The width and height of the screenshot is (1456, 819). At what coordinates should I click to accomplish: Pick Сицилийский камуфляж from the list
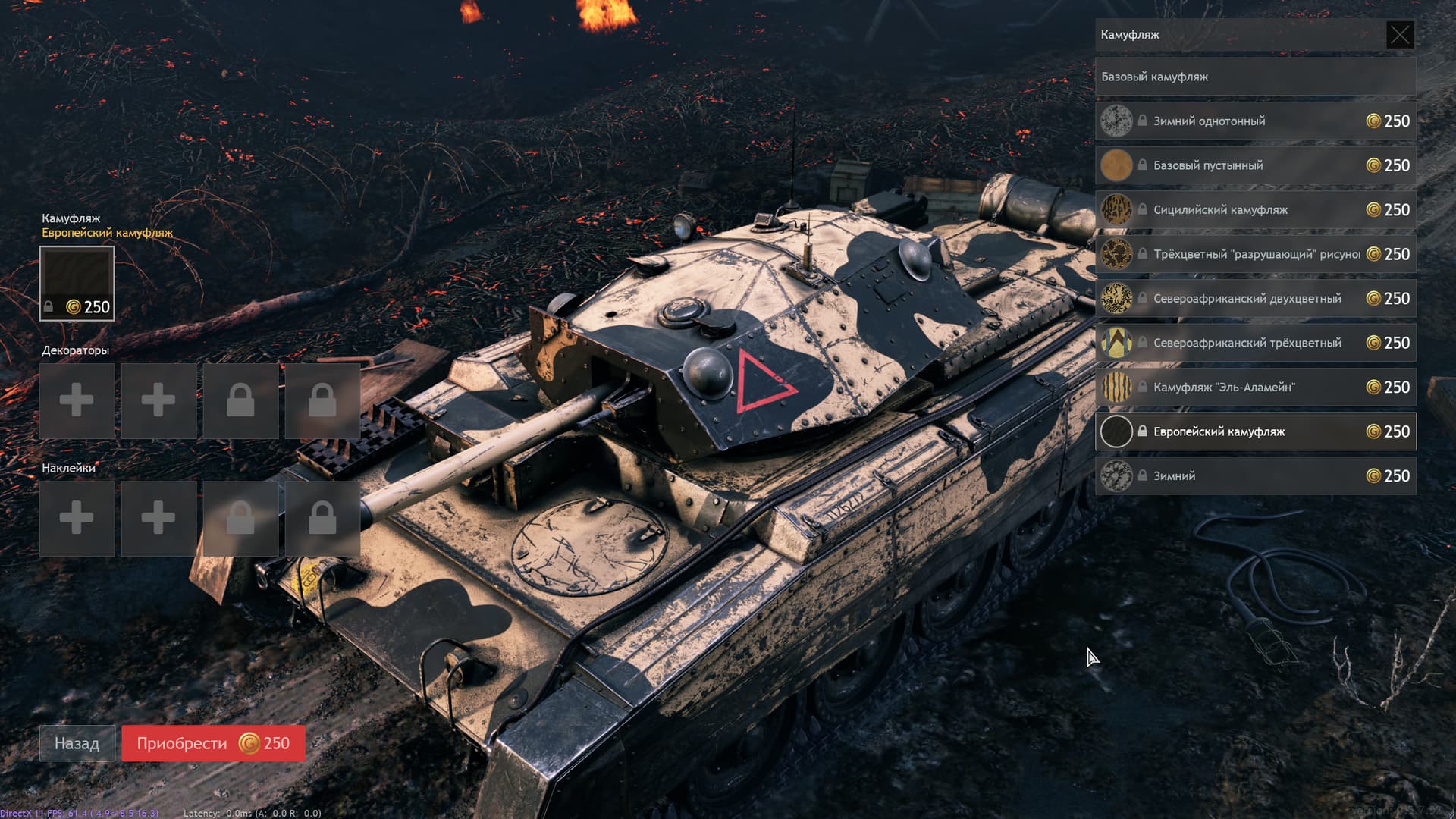click(x=1255, y=210)
